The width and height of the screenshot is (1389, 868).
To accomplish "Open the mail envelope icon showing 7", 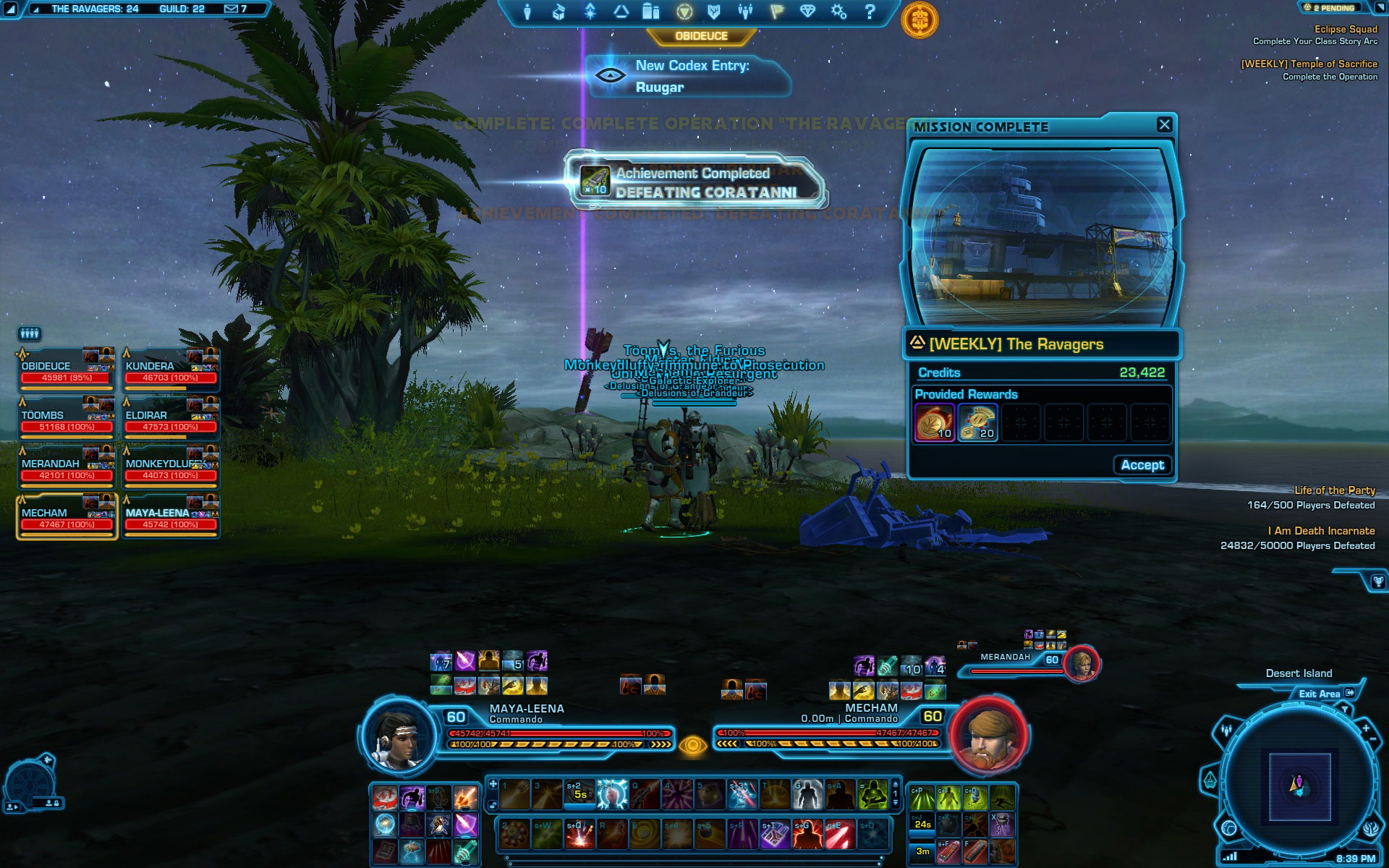I will (x=235, y=9).
